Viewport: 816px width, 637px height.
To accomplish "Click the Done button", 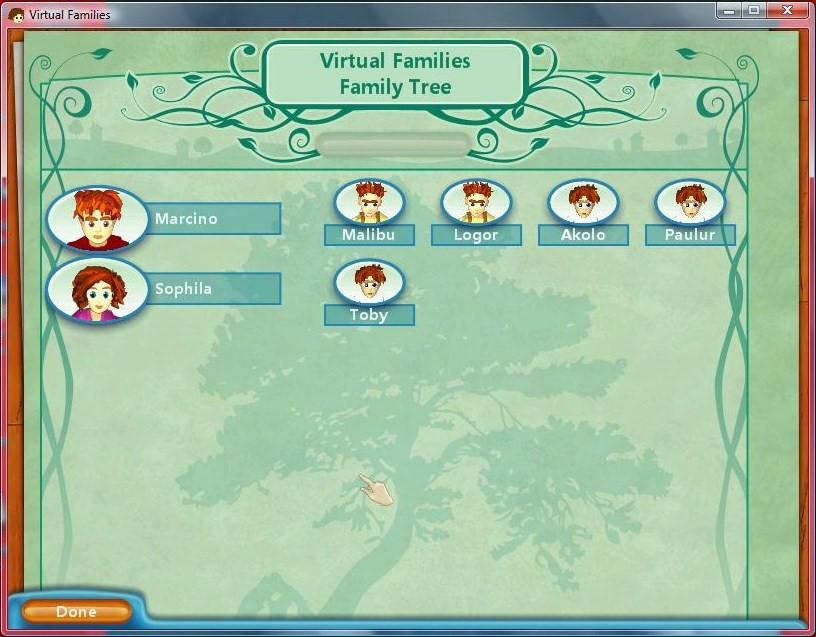I will [x=76, y=611].
